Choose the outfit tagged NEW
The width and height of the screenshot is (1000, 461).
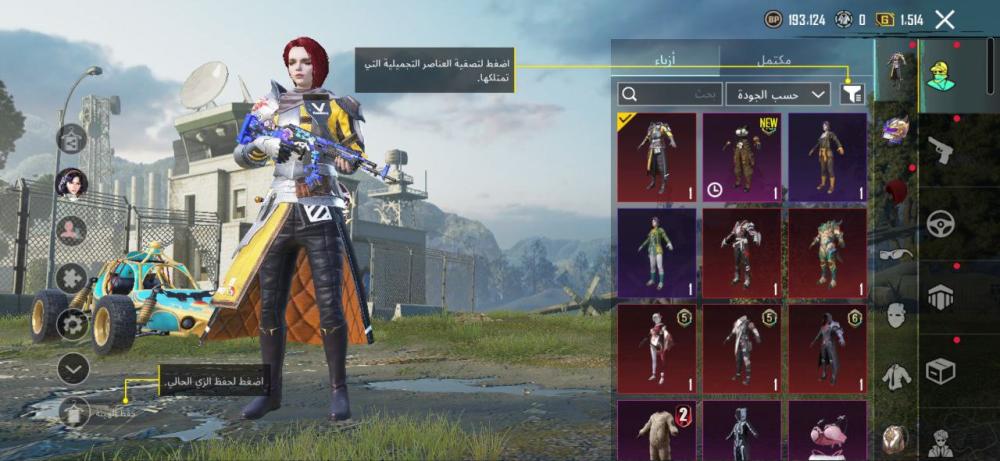coord(741,156)
